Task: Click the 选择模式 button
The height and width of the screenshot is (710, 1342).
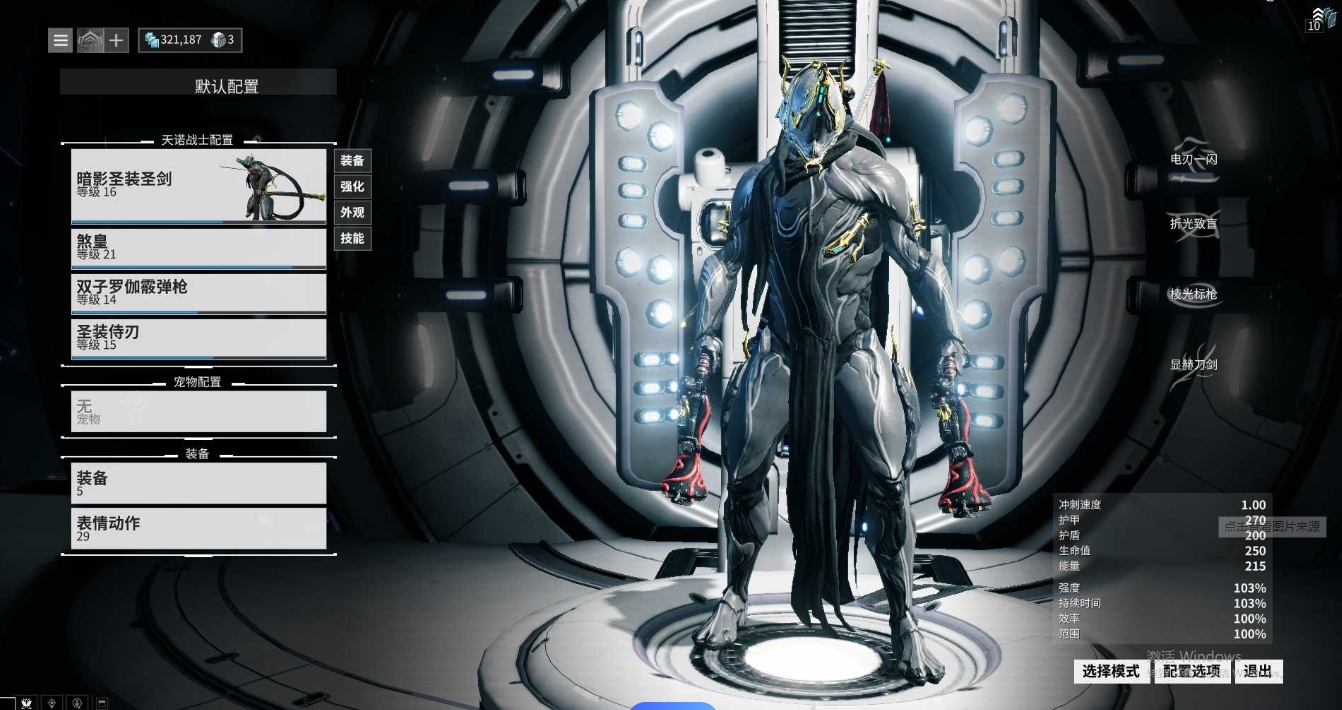Action: pos(1111,671)
